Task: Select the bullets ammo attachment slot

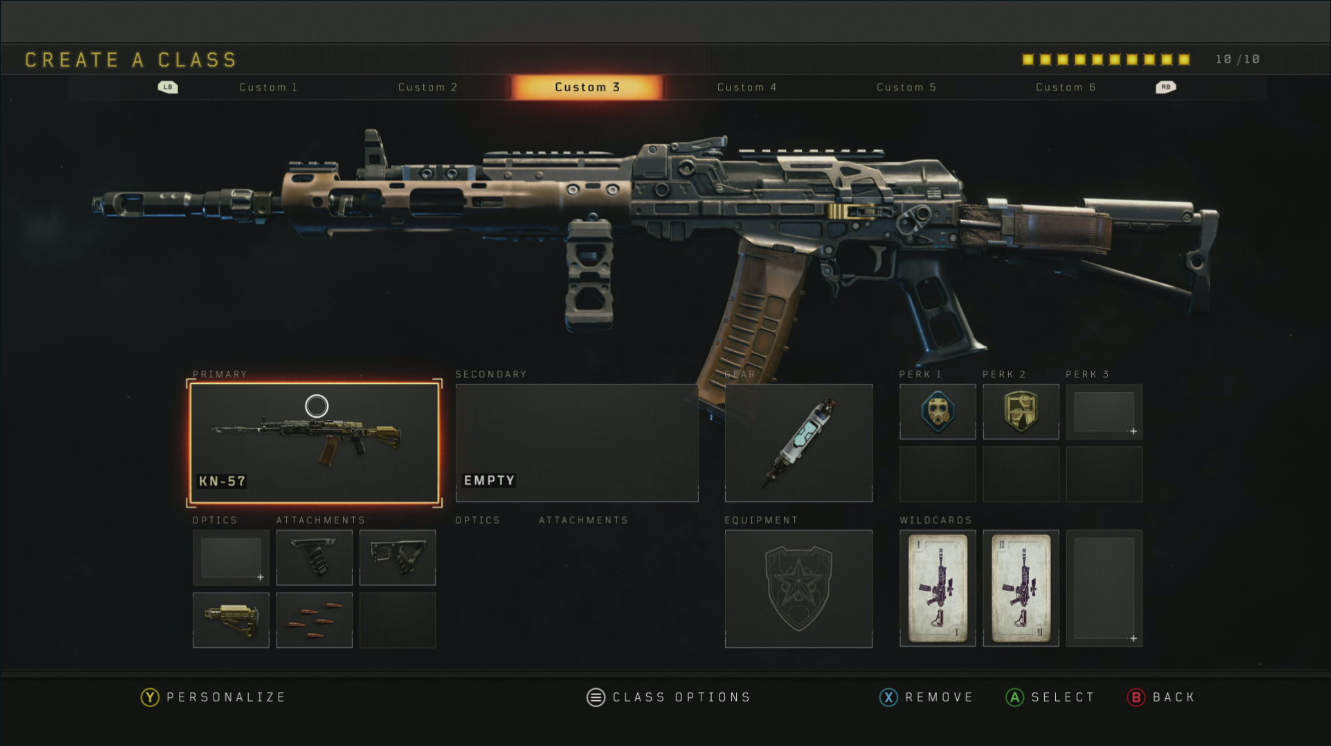Action: (x=314, y=619)
